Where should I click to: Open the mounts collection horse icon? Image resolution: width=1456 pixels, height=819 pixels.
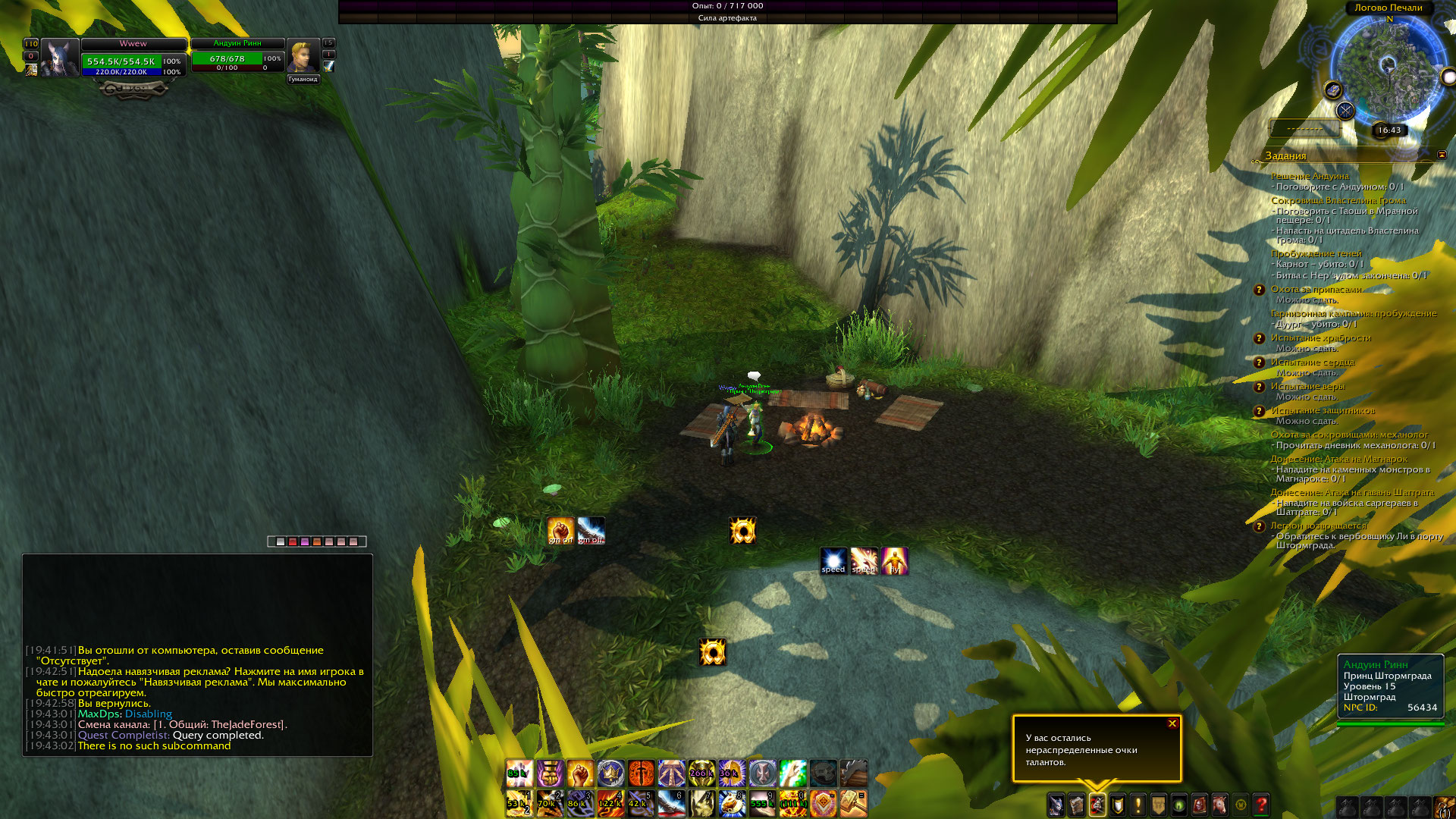point(1220,805)
